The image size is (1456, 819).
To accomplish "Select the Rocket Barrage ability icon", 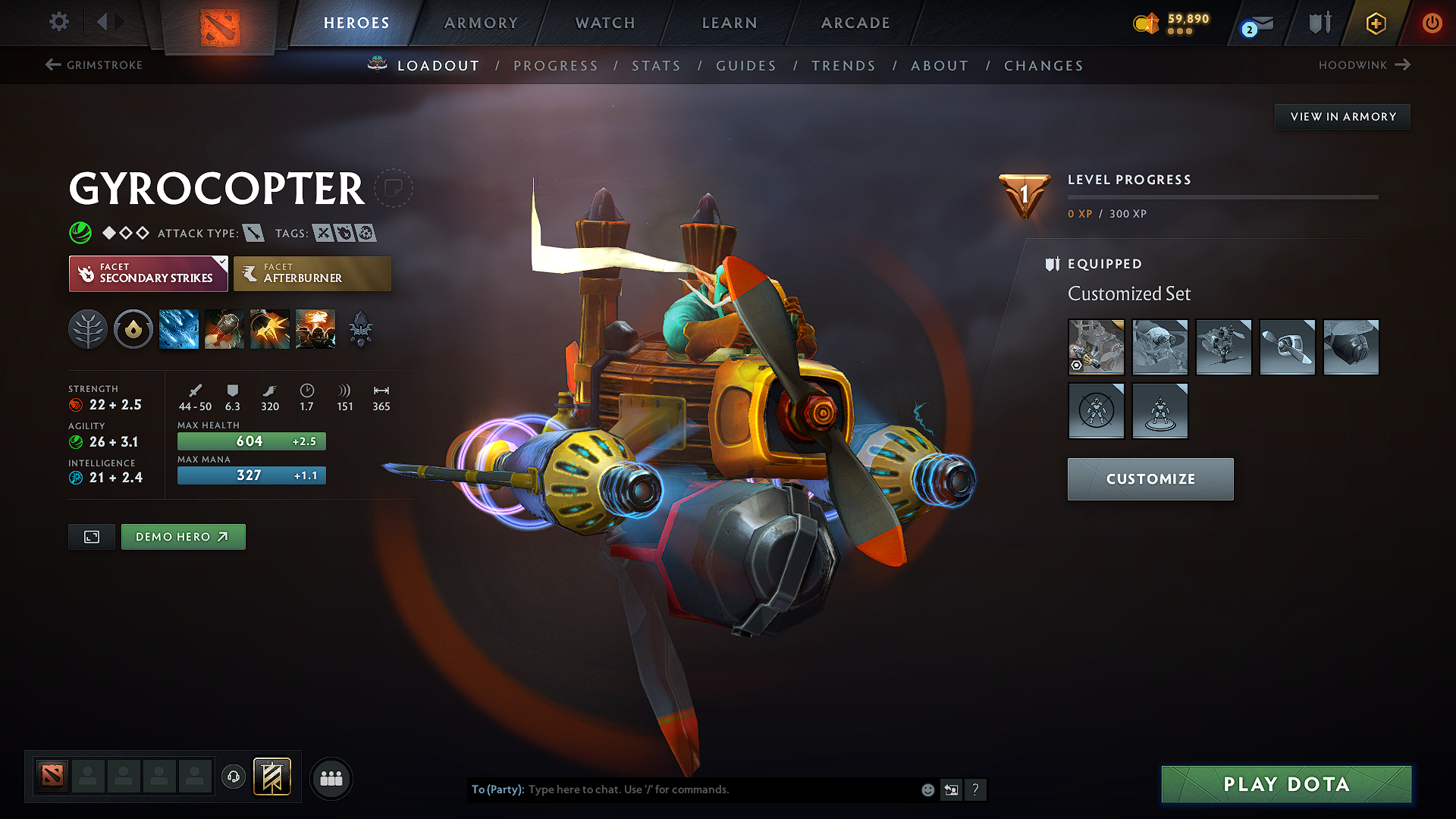I will (178, 328).
